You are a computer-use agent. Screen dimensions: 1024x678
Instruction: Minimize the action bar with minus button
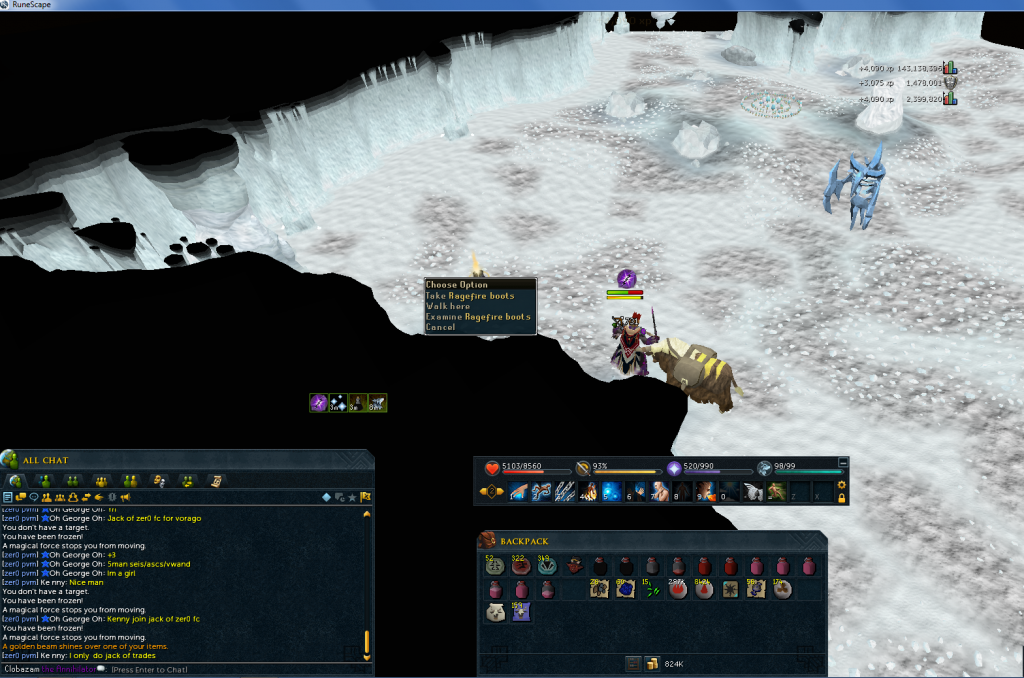(843, 462)
